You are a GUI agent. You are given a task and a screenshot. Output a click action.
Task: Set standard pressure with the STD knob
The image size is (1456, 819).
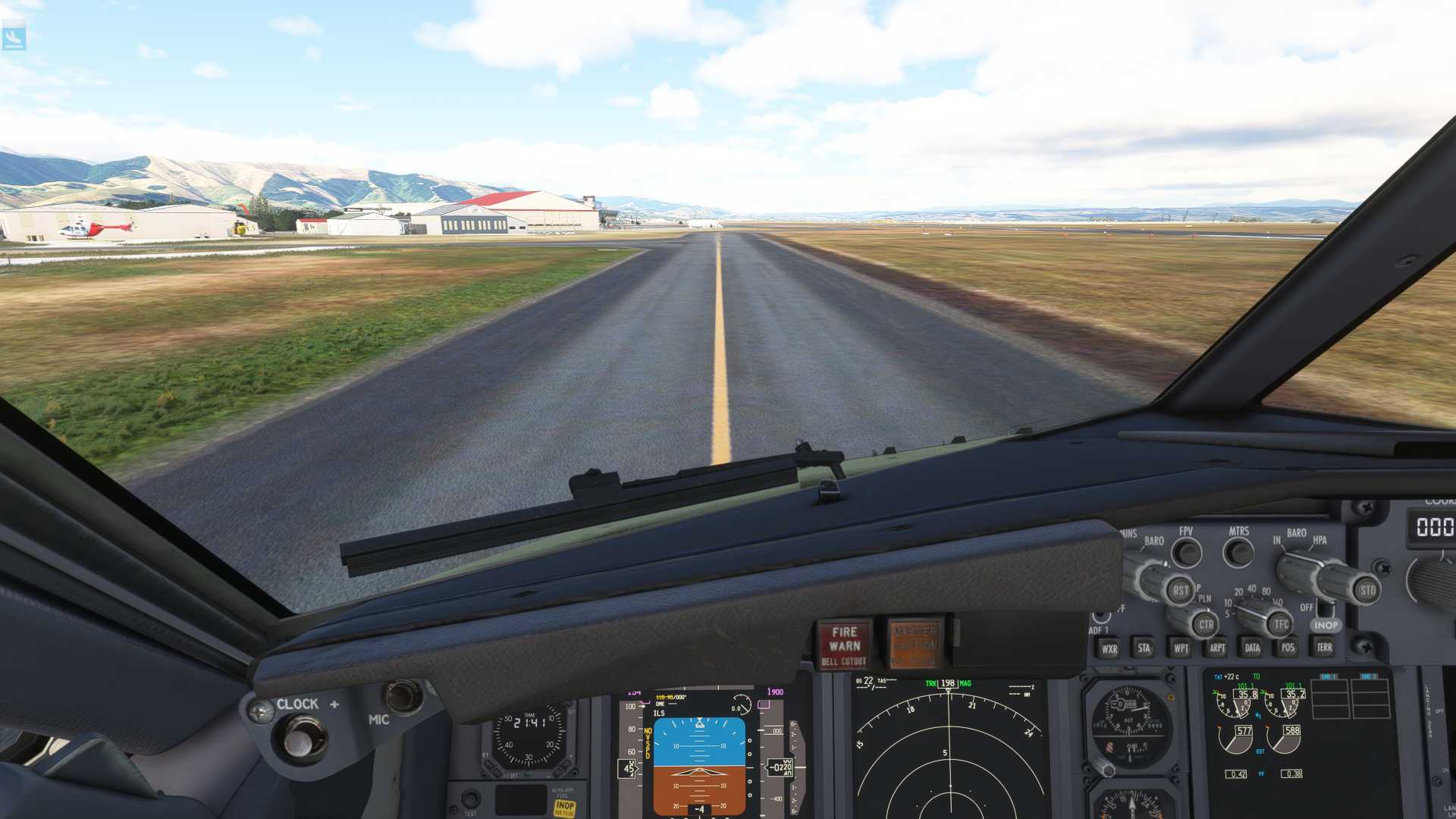pyautogui.click(x=1367, y=590)
